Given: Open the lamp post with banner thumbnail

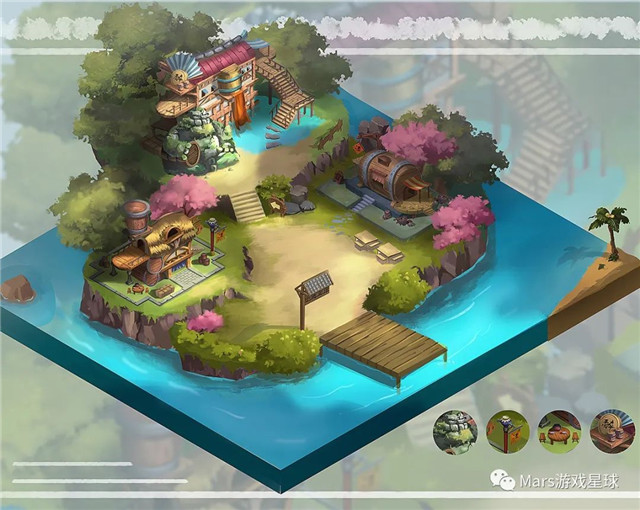Looking at the screenshot, I should (x=508, y=432).
